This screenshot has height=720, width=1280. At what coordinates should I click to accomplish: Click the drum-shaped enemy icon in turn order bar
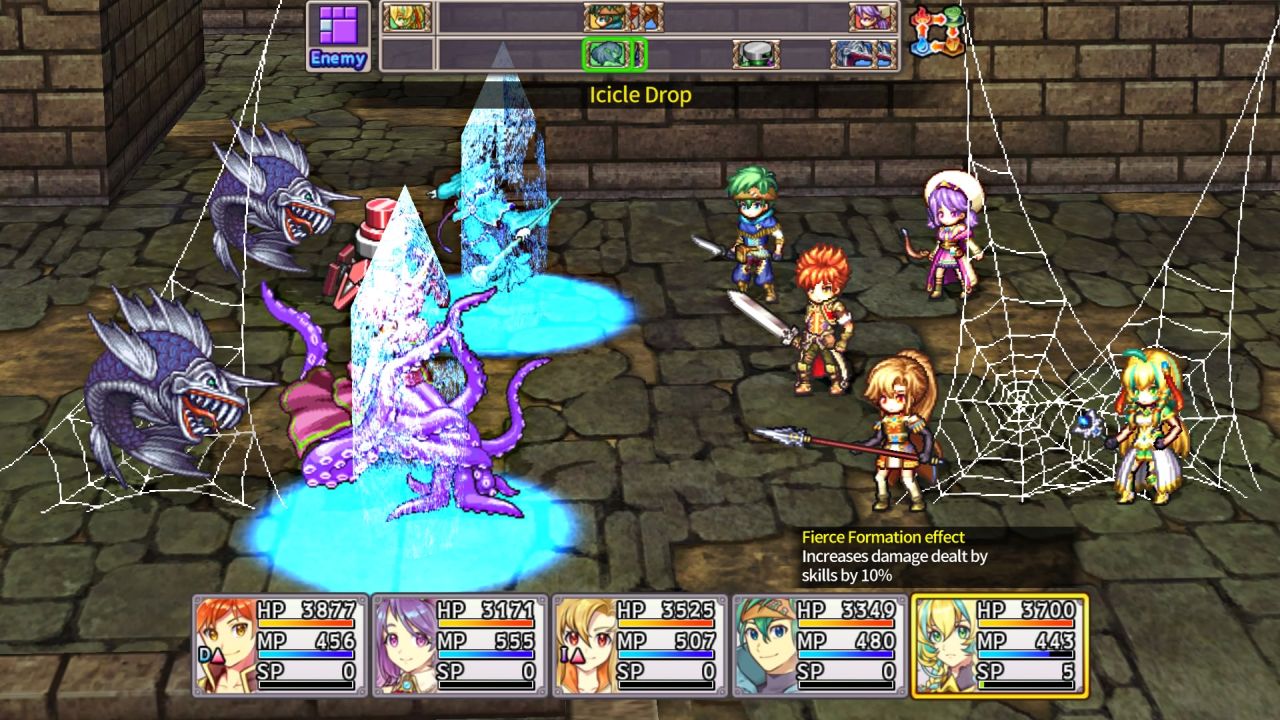click(x=757, y=53)
